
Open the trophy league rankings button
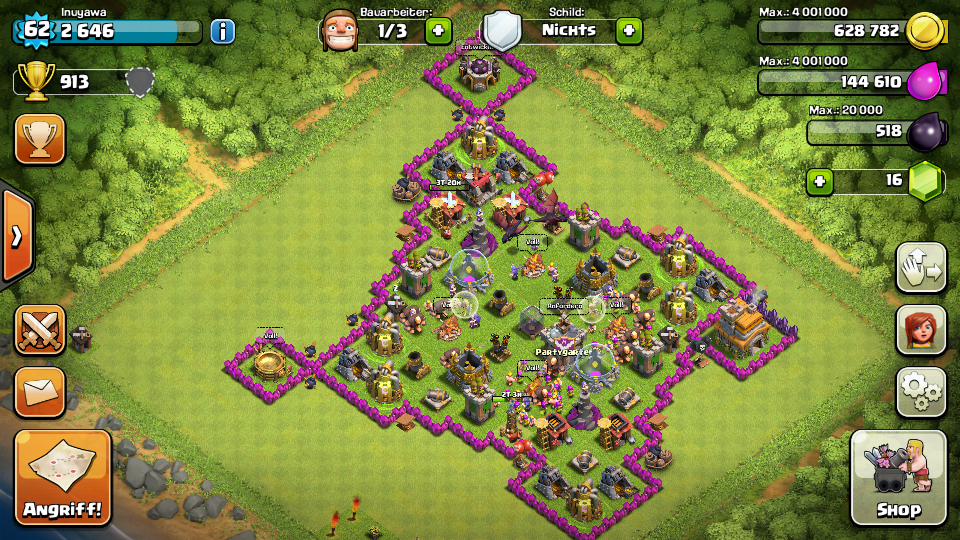pos(40,139)
